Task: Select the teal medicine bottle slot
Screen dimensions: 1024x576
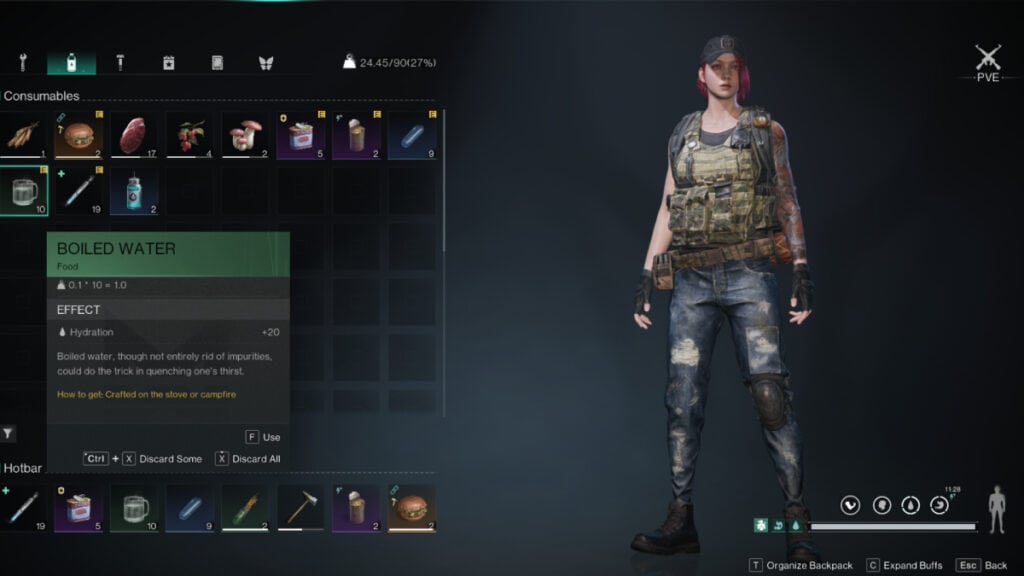Action: [133, 191]
